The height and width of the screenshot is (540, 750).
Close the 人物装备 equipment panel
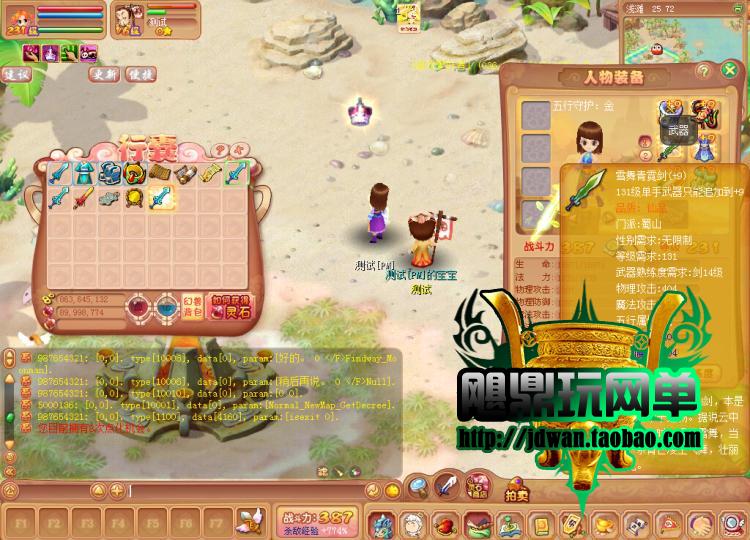[x=731, y=71]
